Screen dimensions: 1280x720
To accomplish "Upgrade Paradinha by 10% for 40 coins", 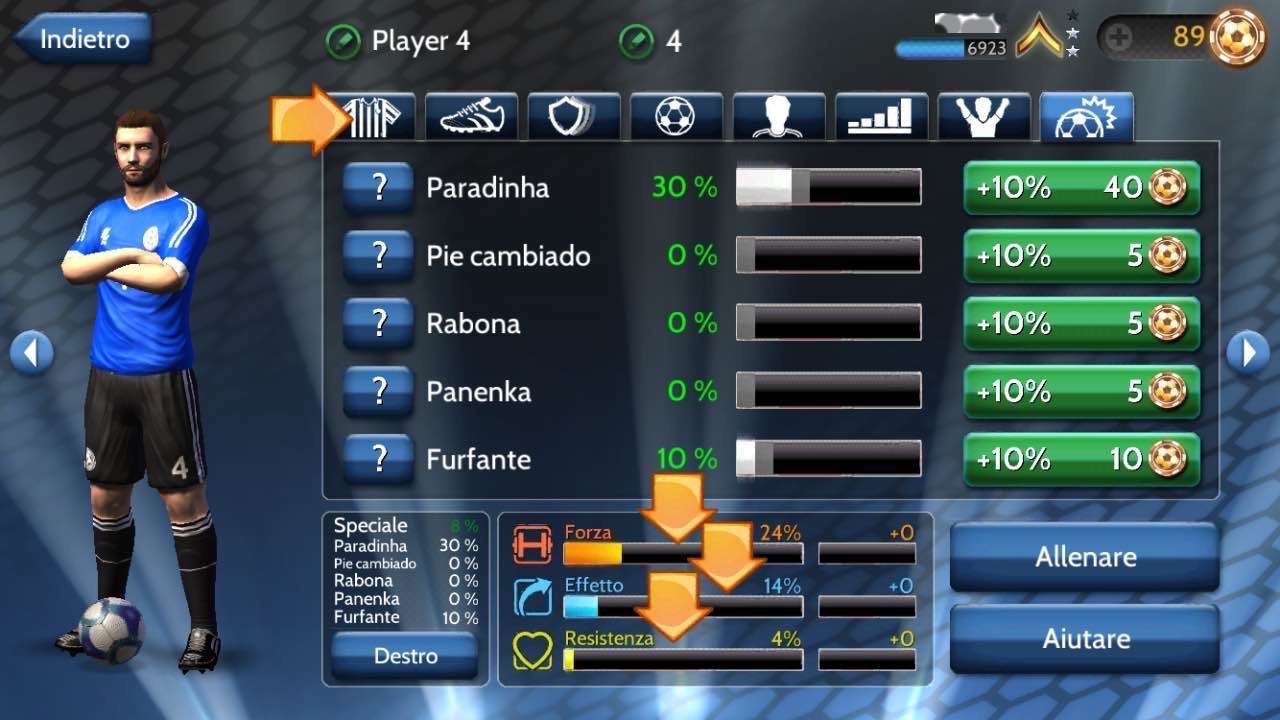I will click(1081, 187).
